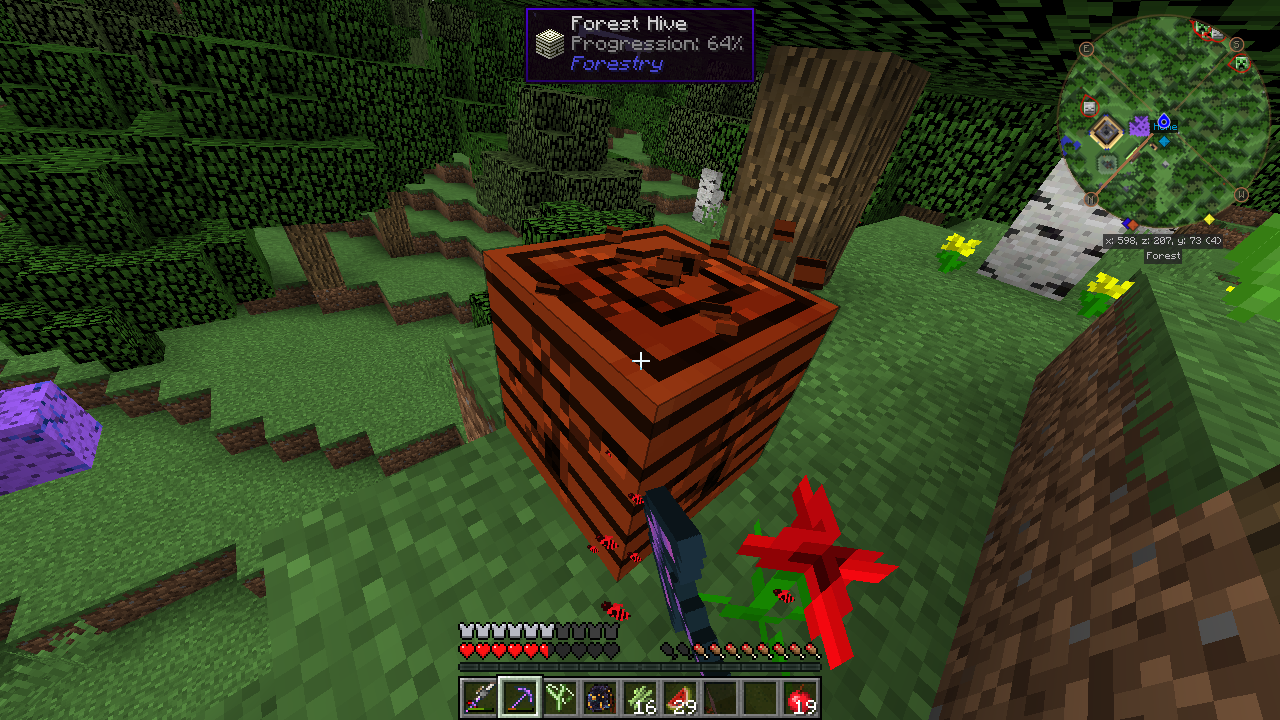
Task: Click the lone creeper marker beside S
Action: tap(1242, 65)
